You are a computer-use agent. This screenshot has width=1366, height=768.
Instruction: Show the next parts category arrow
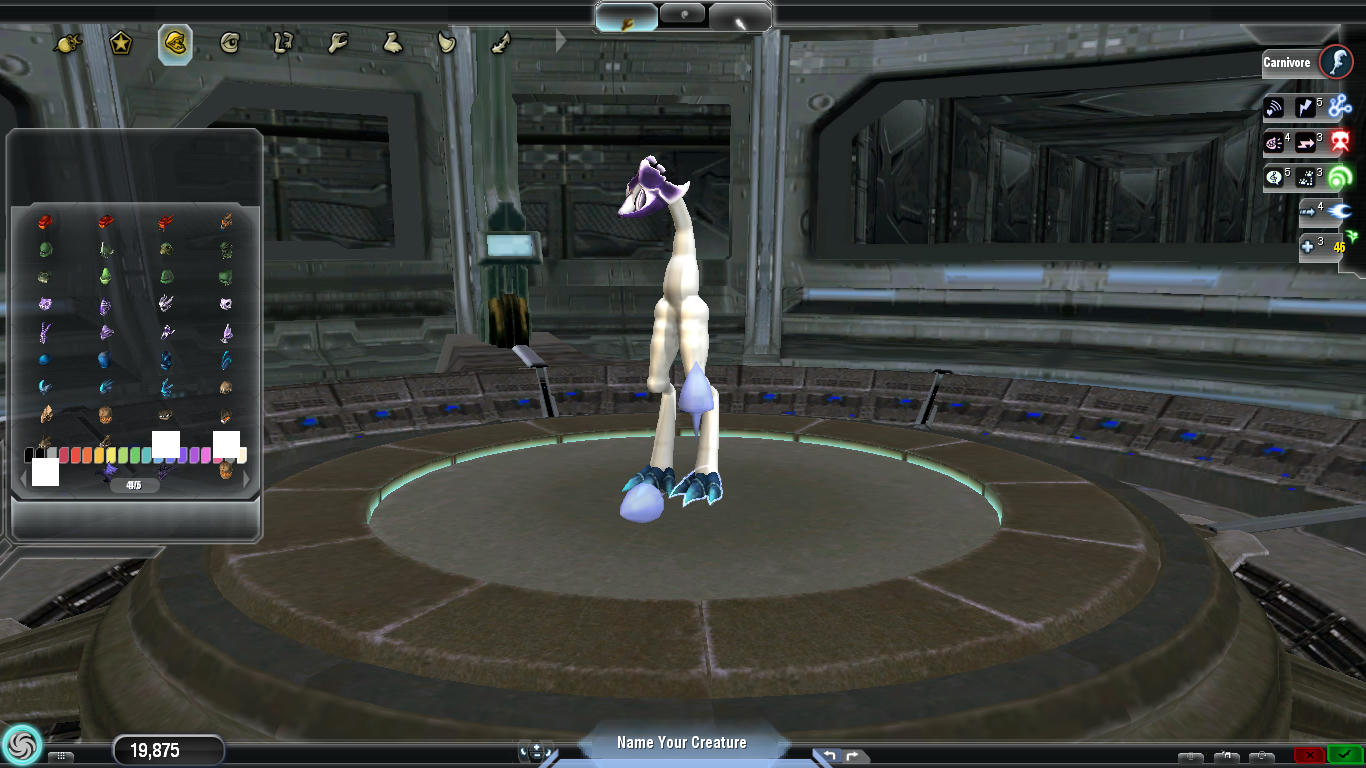[x=561, y=42]
